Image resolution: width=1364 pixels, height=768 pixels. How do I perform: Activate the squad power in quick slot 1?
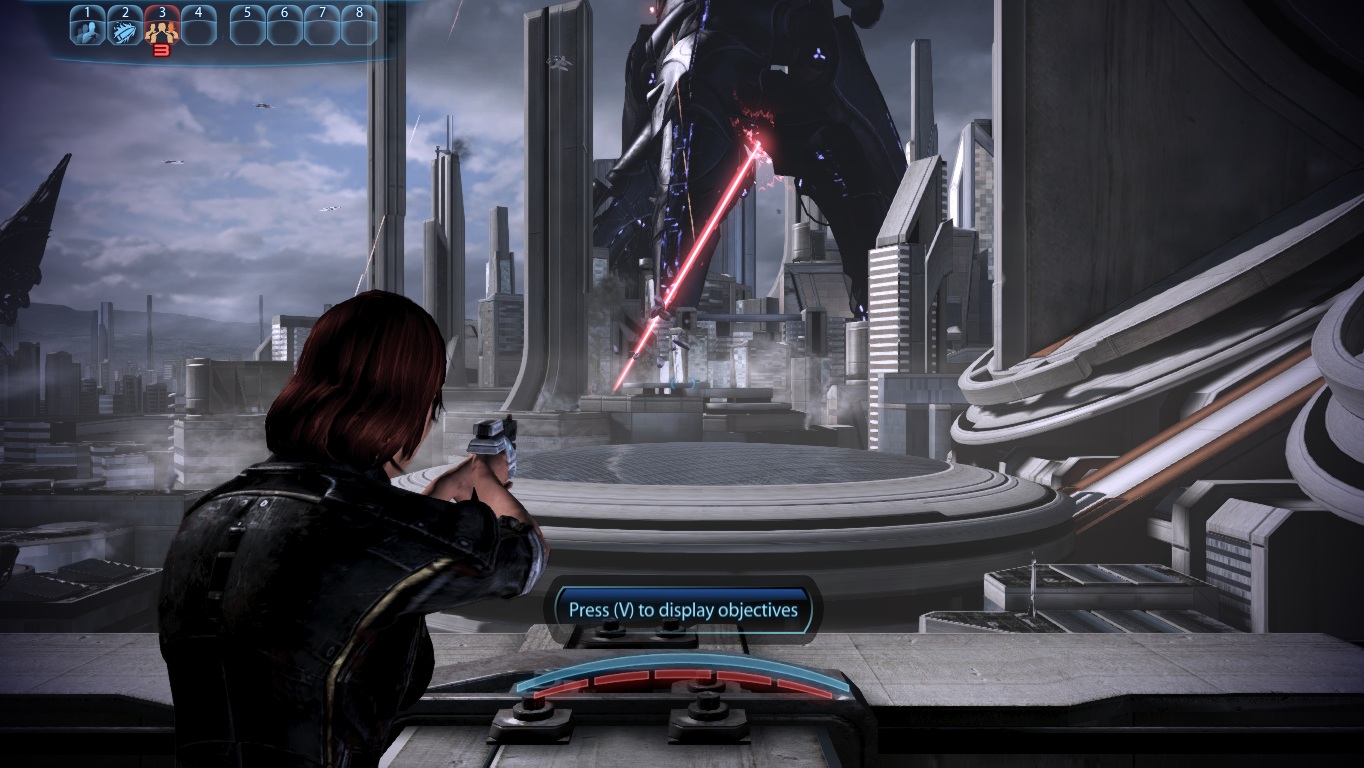(x=87, y=28)
